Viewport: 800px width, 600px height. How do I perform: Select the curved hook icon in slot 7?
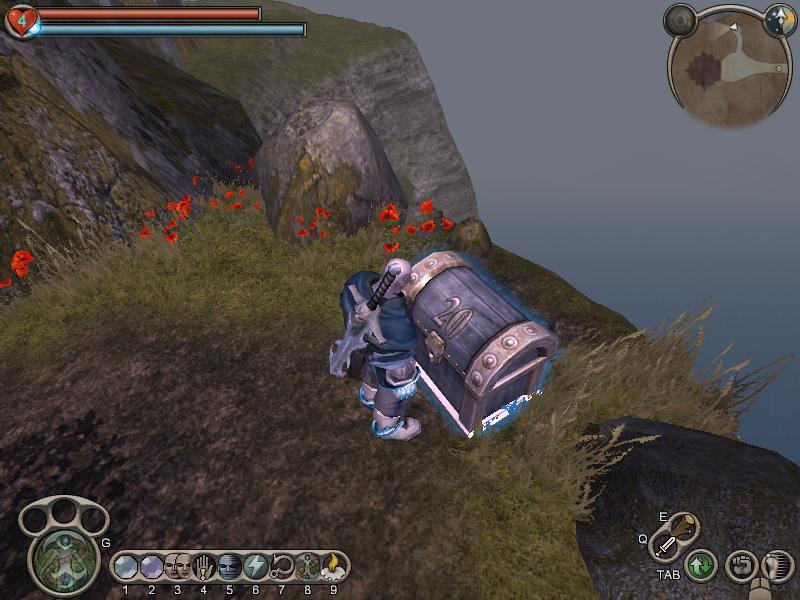(281, 566)
